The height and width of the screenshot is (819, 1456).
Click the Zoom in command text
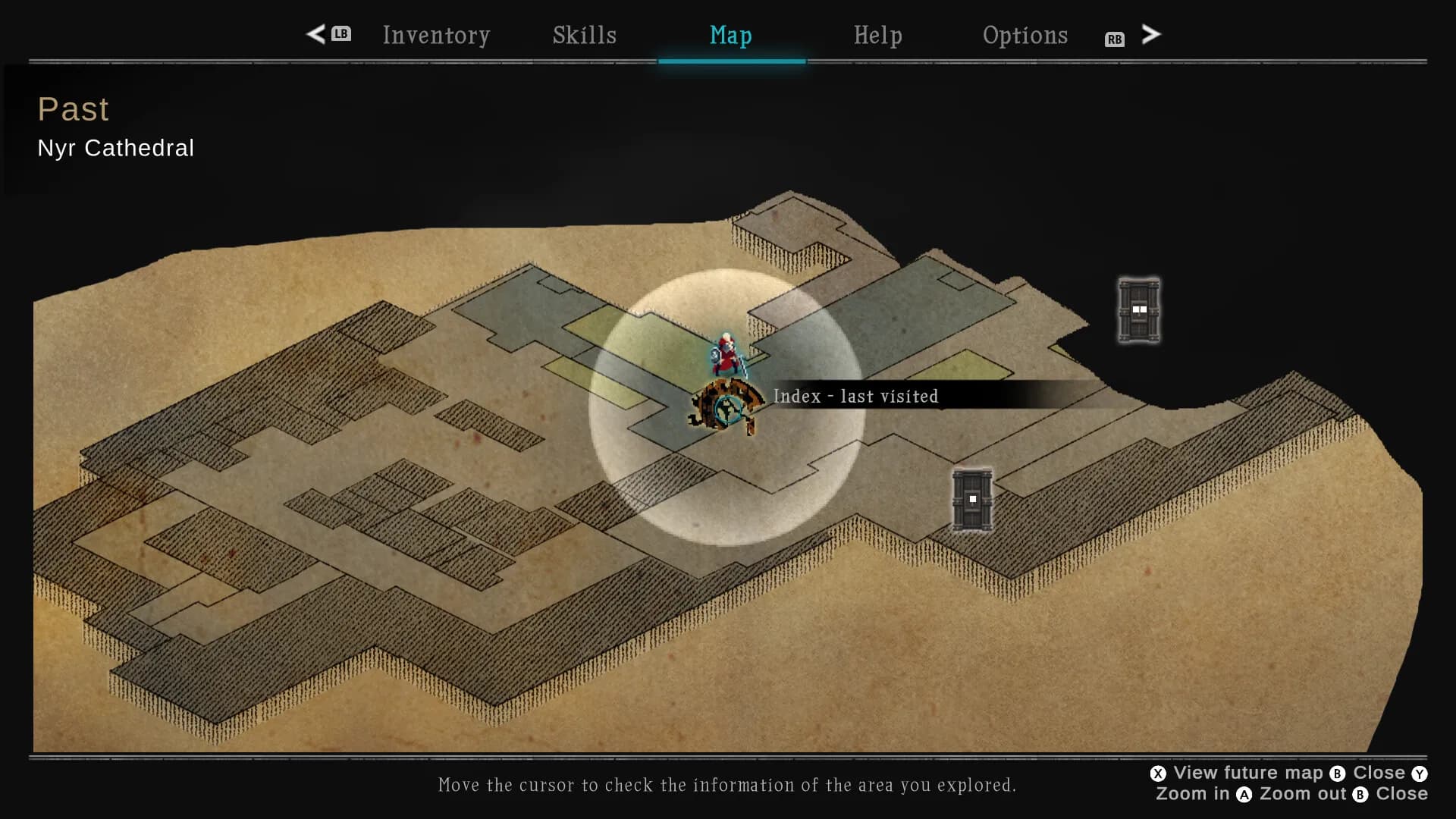(1194, 794)
